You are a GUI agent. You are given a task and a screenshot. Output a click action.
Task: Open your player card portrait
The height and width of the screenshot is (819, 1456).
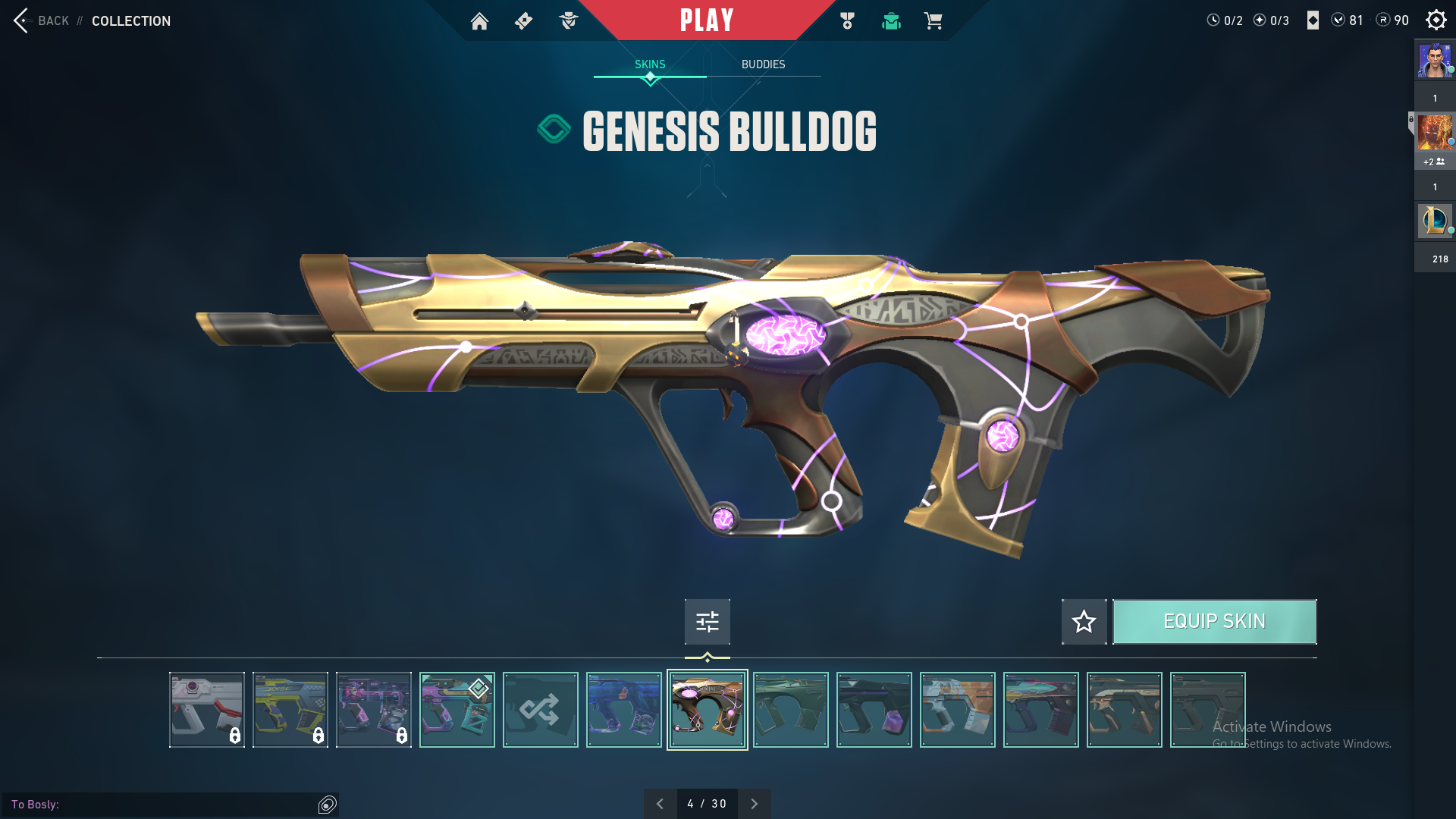(x=1434, y=61)
